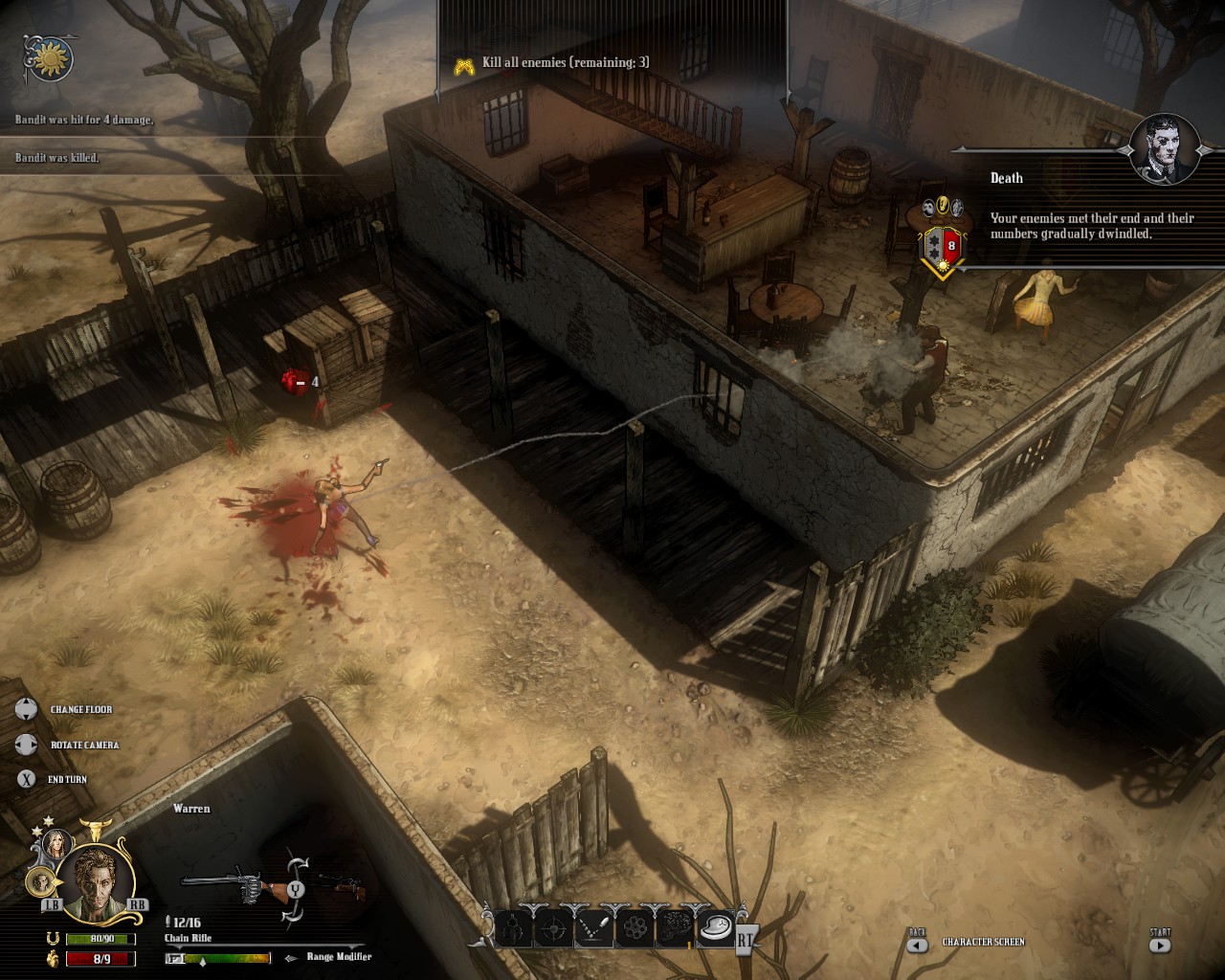Select the skull-shaped item slot

coord(674,926)
